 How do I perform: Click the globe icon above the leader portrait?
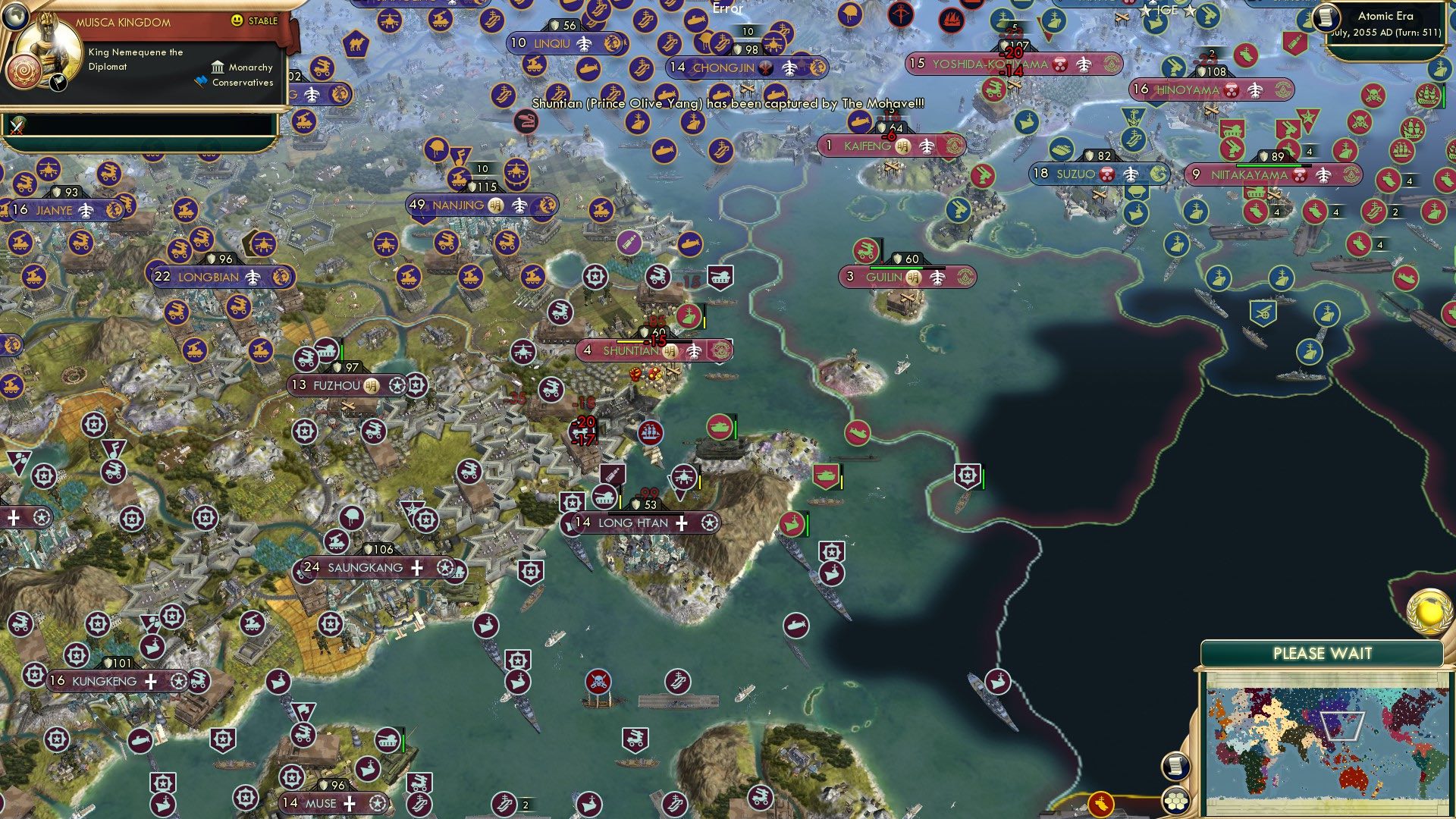(x=14, y=15)
